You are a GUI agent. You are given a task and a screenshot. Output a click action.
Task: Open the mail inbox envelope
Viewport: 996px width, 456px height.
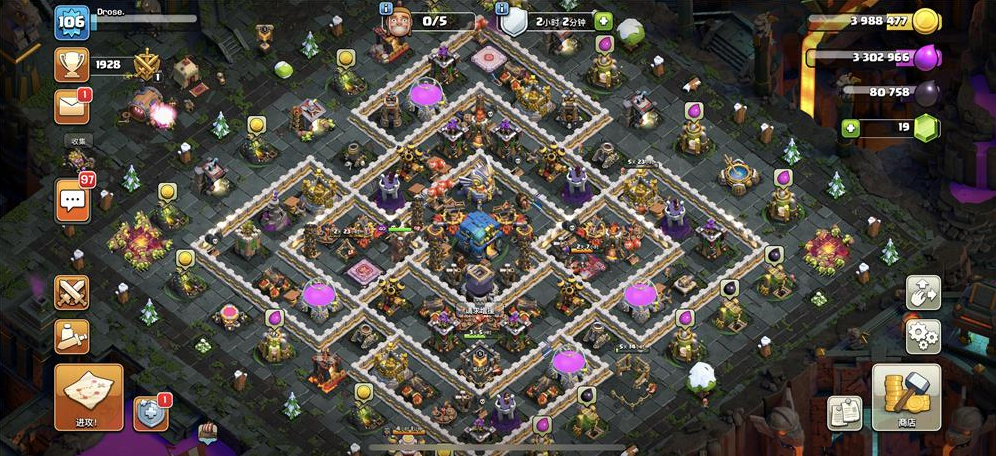71,104
